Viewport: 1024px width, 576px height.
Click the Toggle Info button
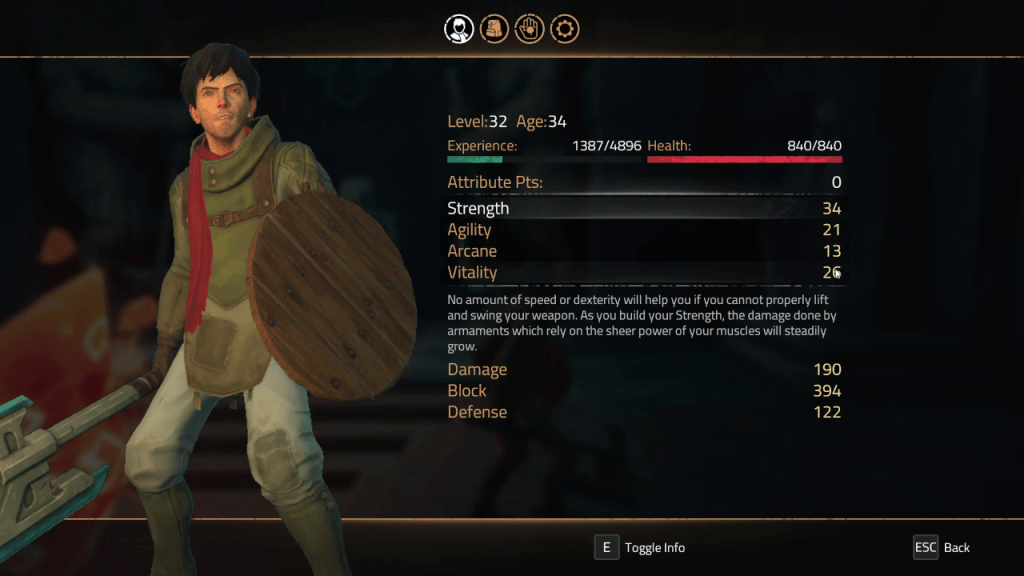[641, 547]
